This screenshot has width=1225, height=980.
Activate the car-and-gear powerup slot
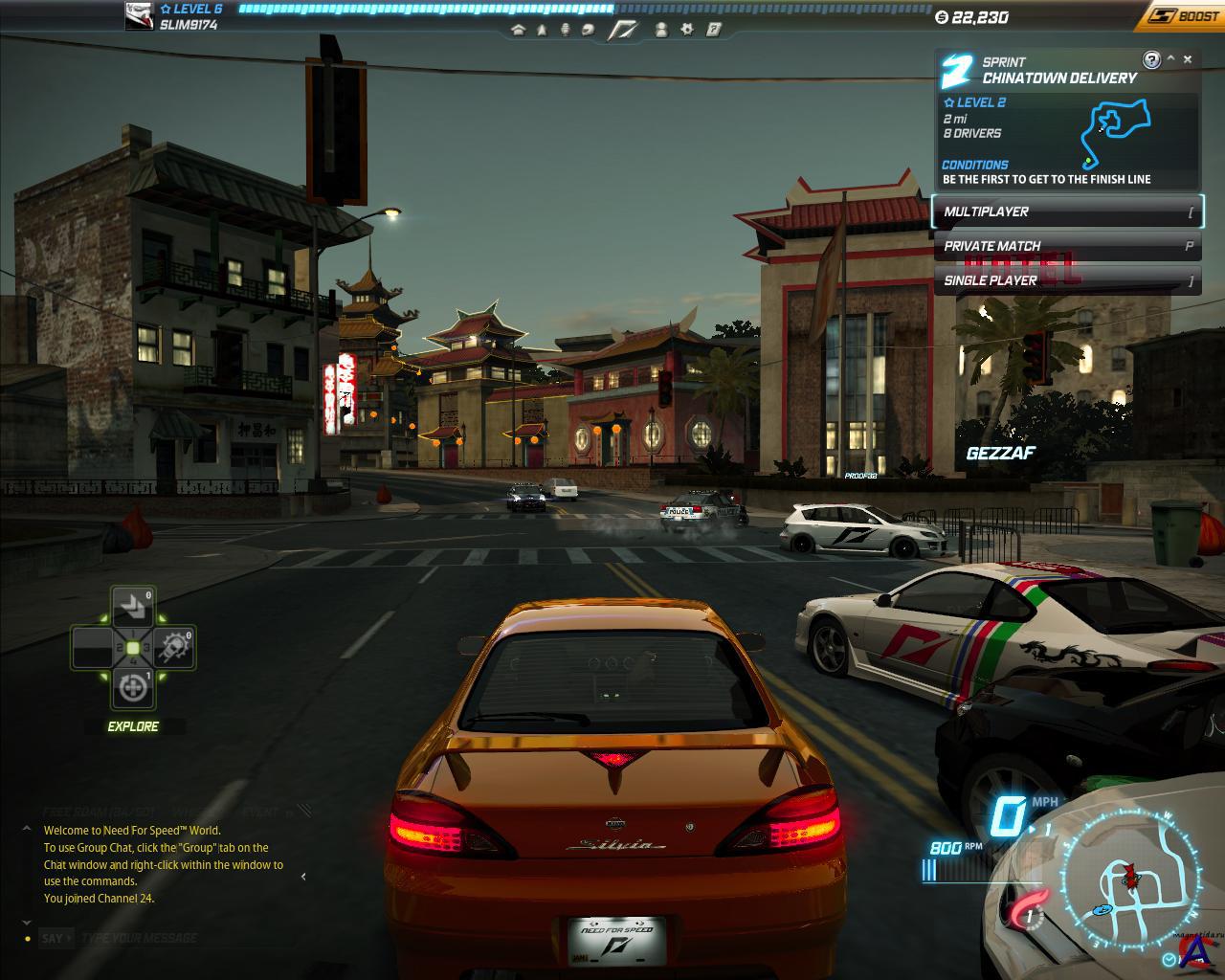pos(174,648)
